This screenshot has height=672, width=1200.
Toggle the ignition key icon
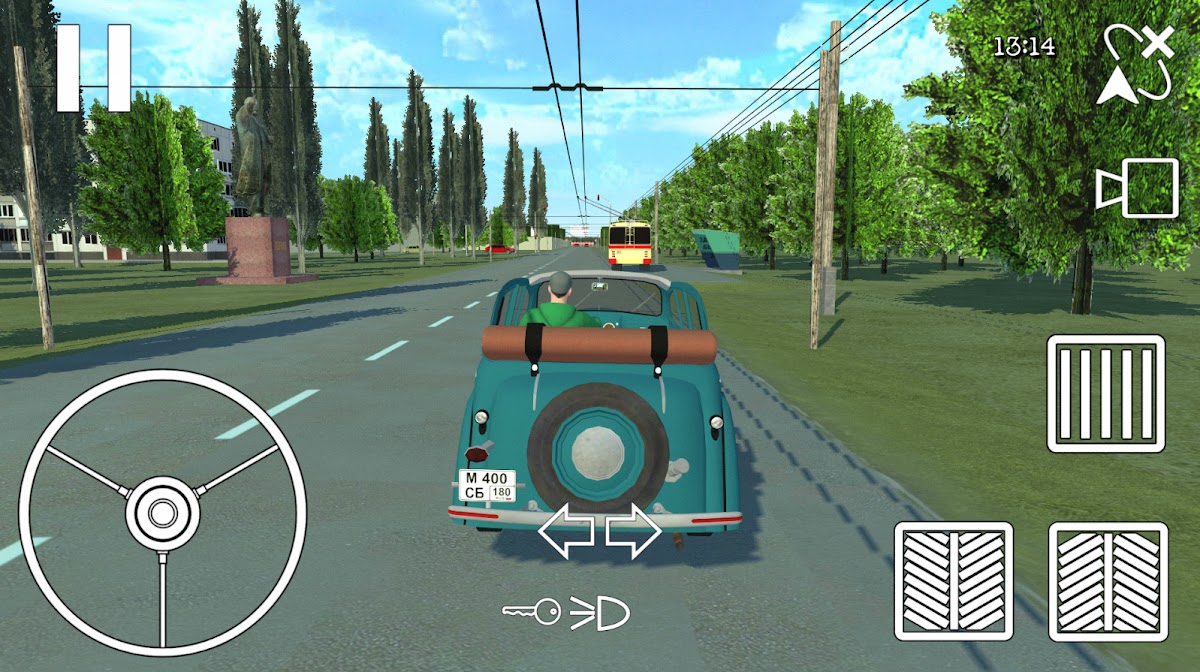coord(531,612)
